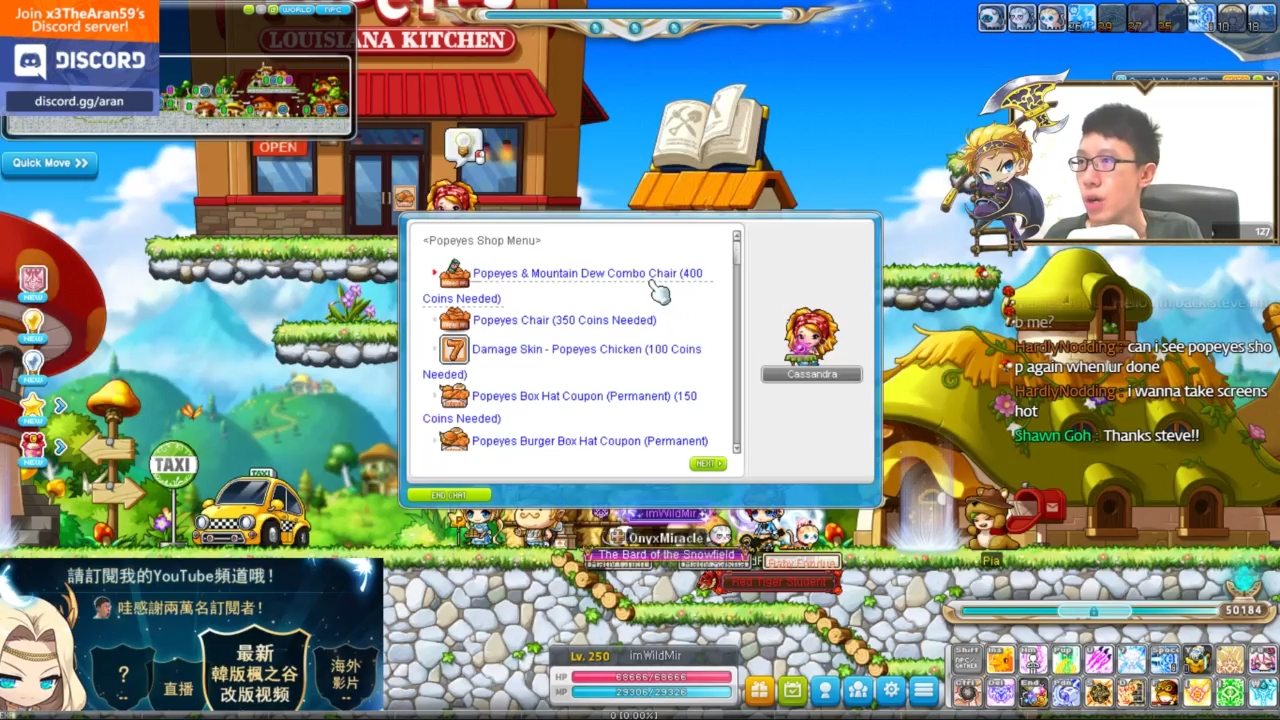
Task: Open the green event calendar icon
Action: tap(792, 690)
